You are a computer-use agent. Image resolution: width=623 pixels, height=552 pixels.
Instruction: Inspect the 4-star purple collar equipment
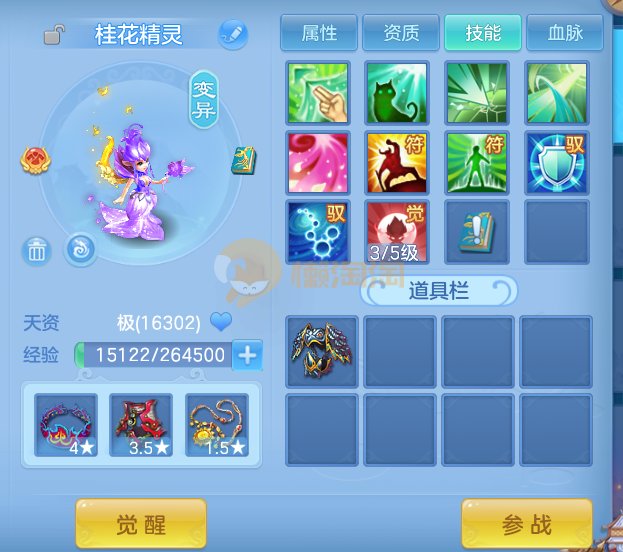pyautogui.click(x=66, y=425)
